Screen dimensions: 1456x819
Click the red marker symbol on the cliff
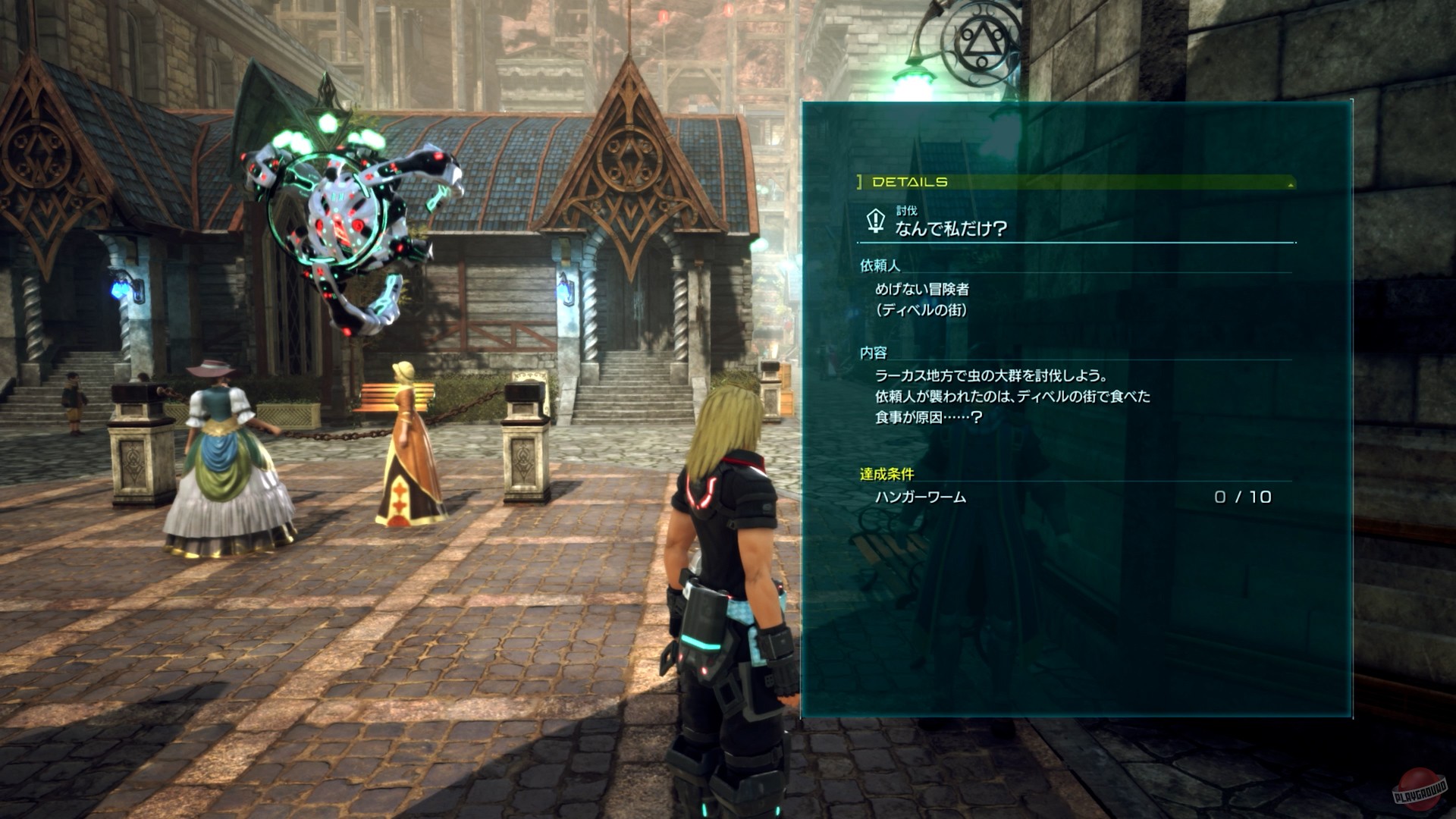tap(664, 17)
